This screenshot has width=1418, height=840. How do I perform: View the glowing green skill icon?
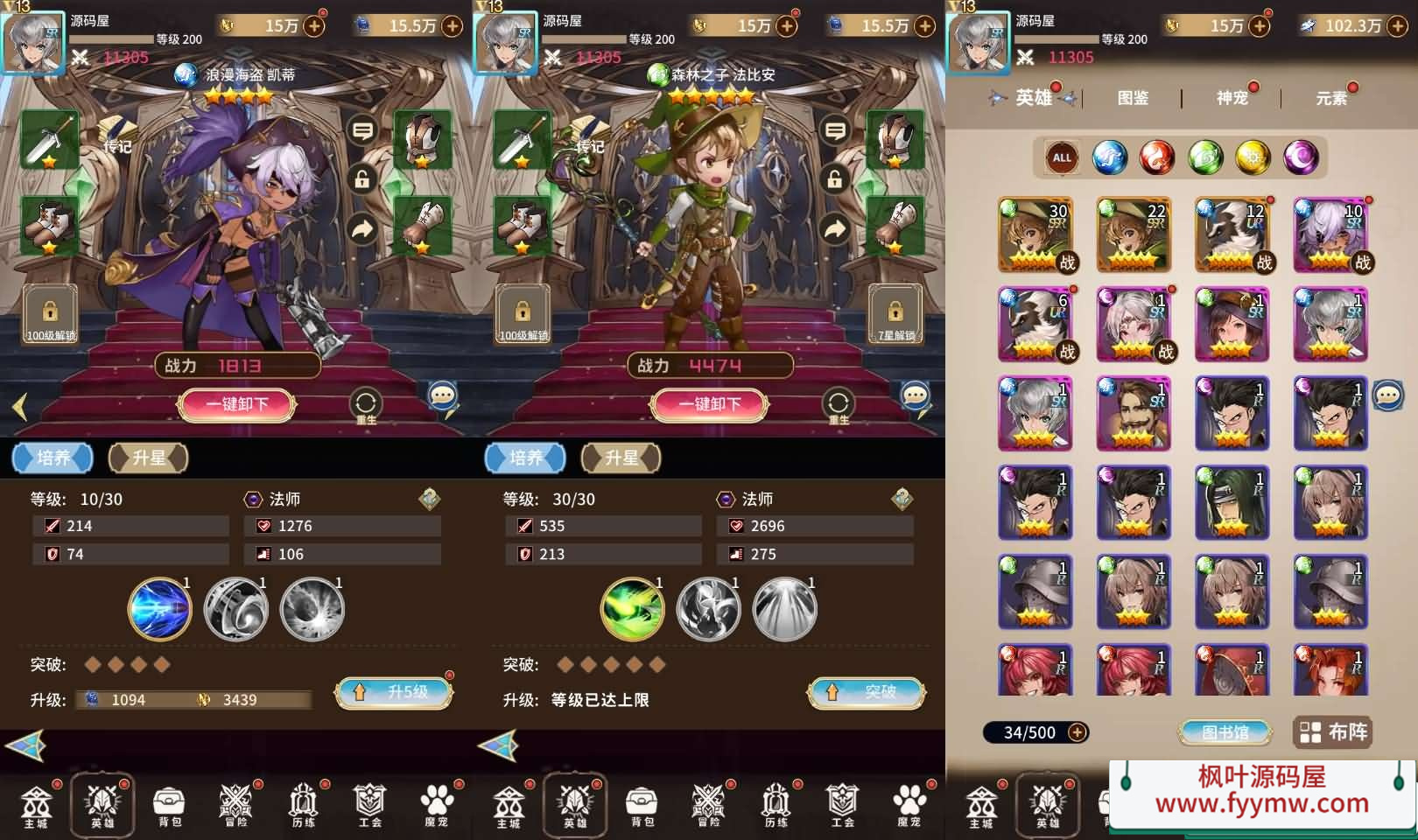click(632, 609)
